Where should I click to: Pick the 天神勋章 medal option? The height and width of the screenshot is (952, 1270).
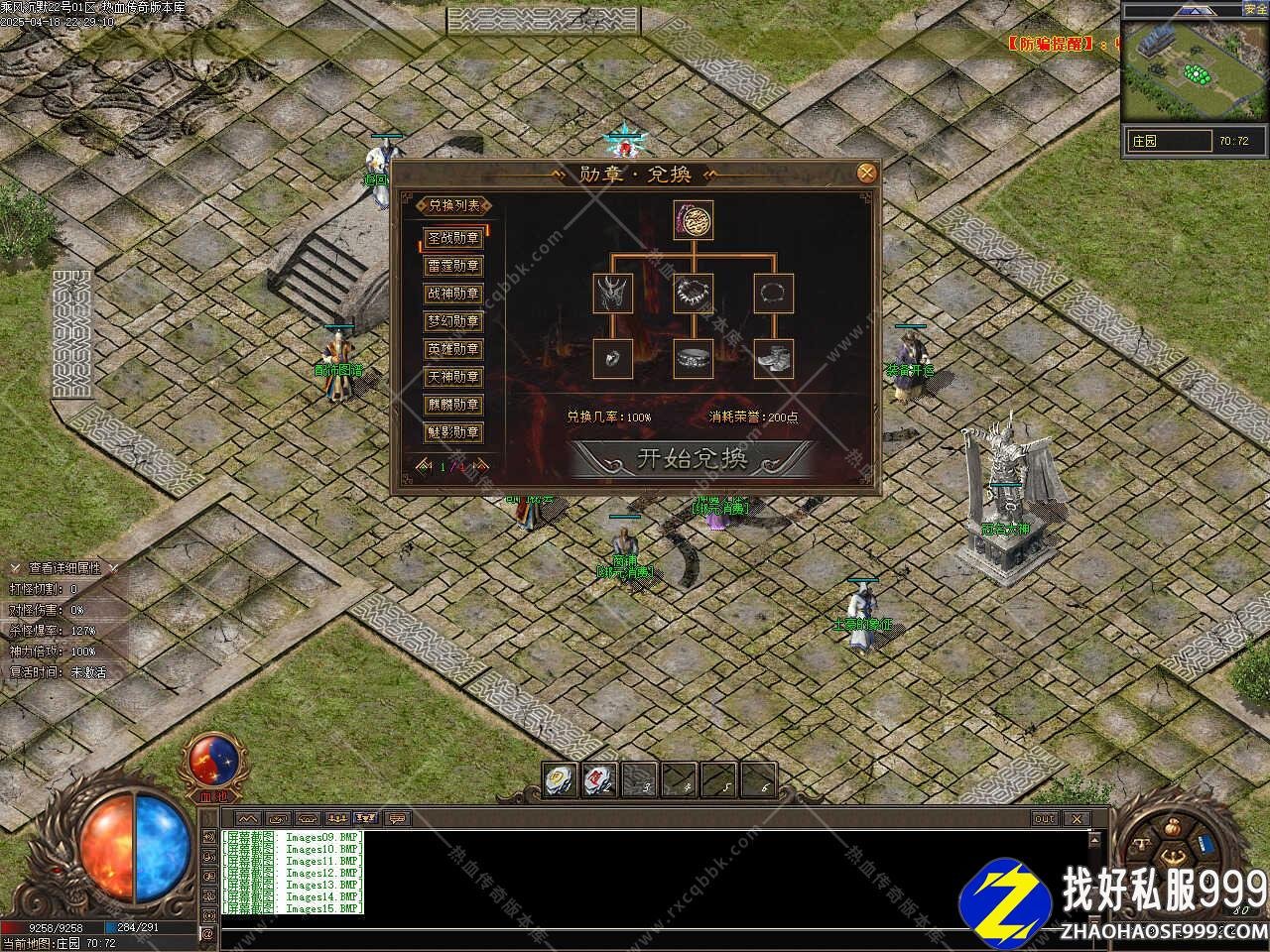click(x=453, y=377)
